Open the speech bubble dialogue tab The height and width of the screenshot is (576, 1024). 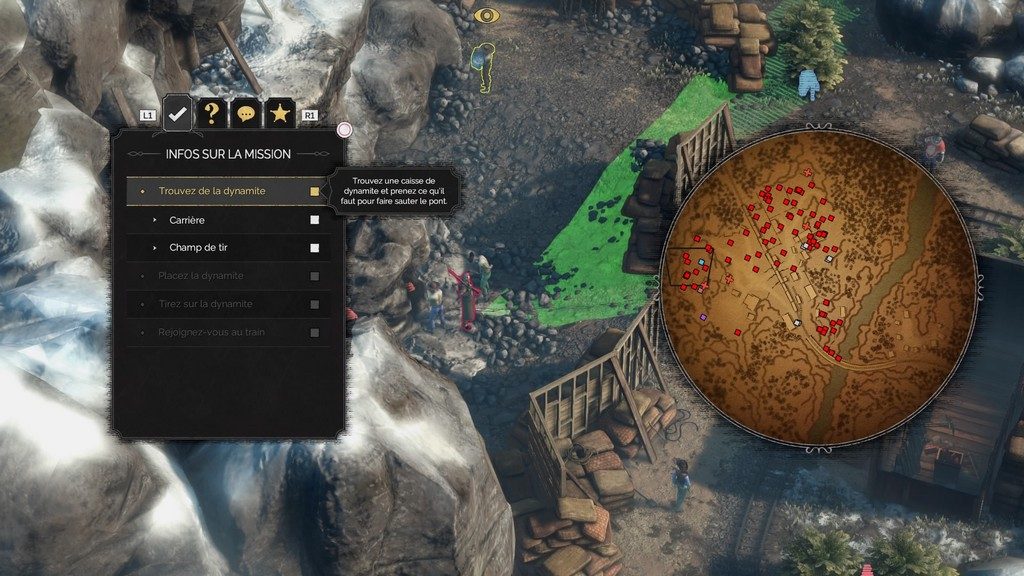tap(245, 114)
